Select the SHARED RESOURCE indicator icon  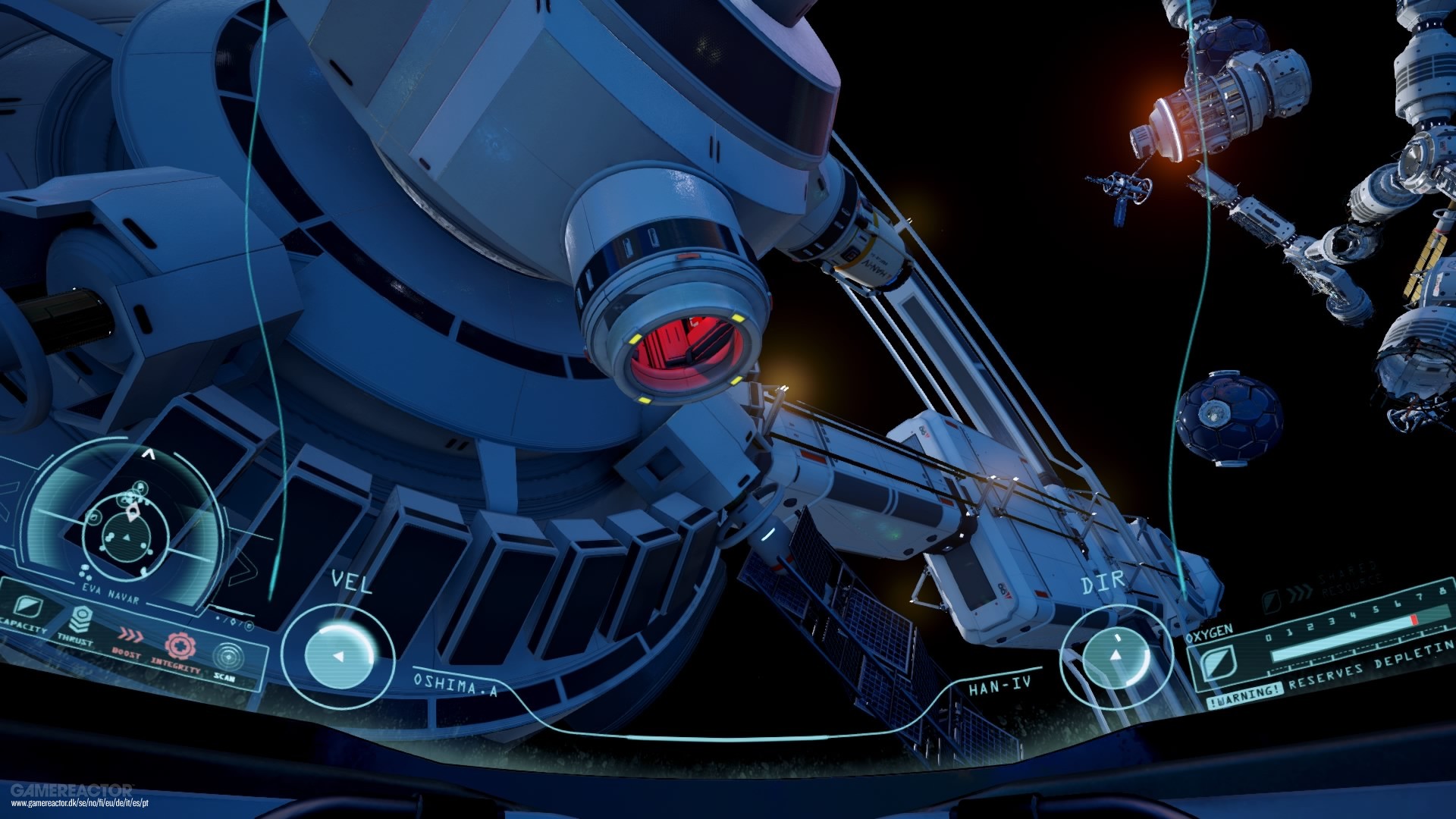(1272, 601)
